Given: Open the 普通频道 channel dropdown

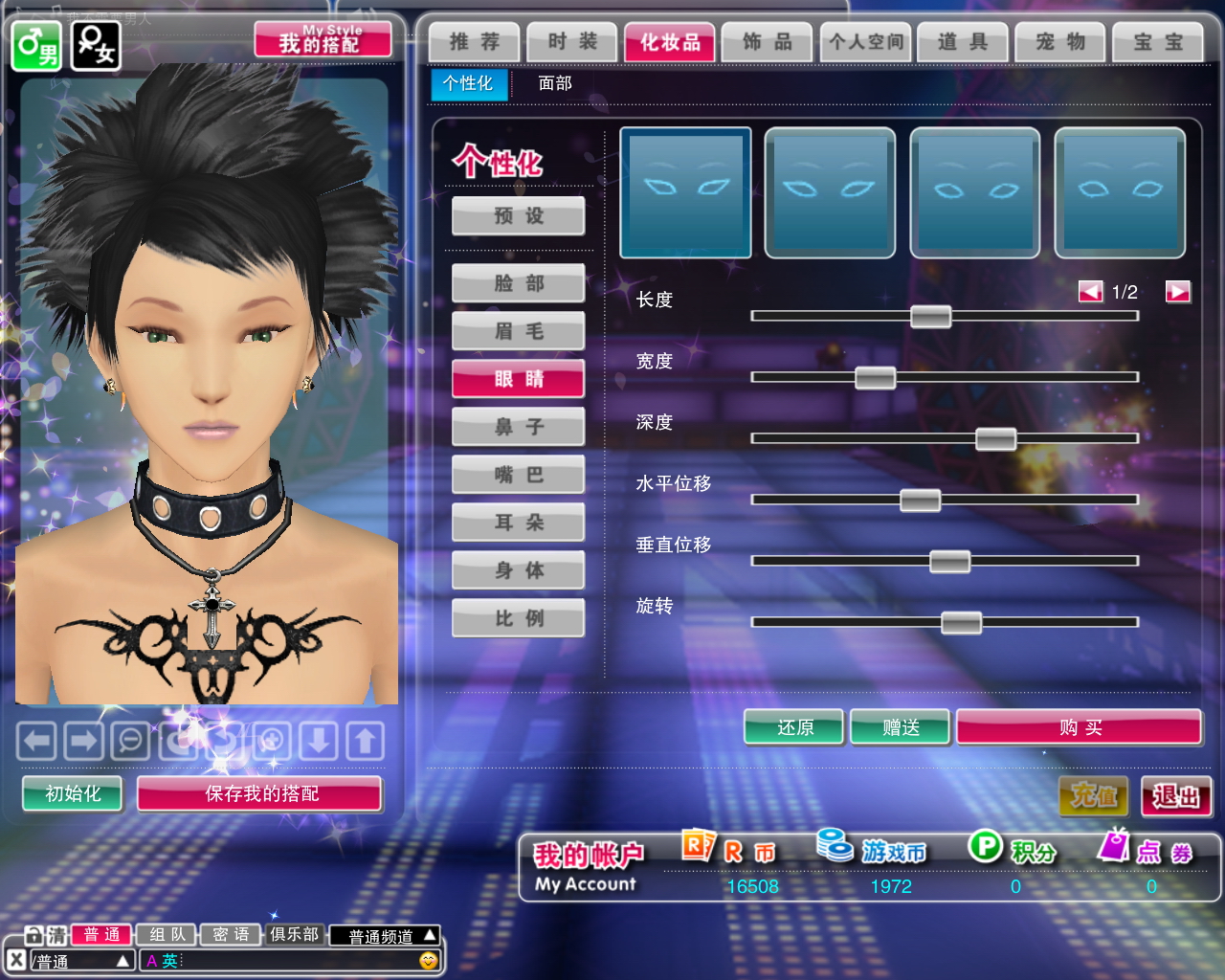Looking at the screenshot, I should pyautogui.click(x=385, y=936).
